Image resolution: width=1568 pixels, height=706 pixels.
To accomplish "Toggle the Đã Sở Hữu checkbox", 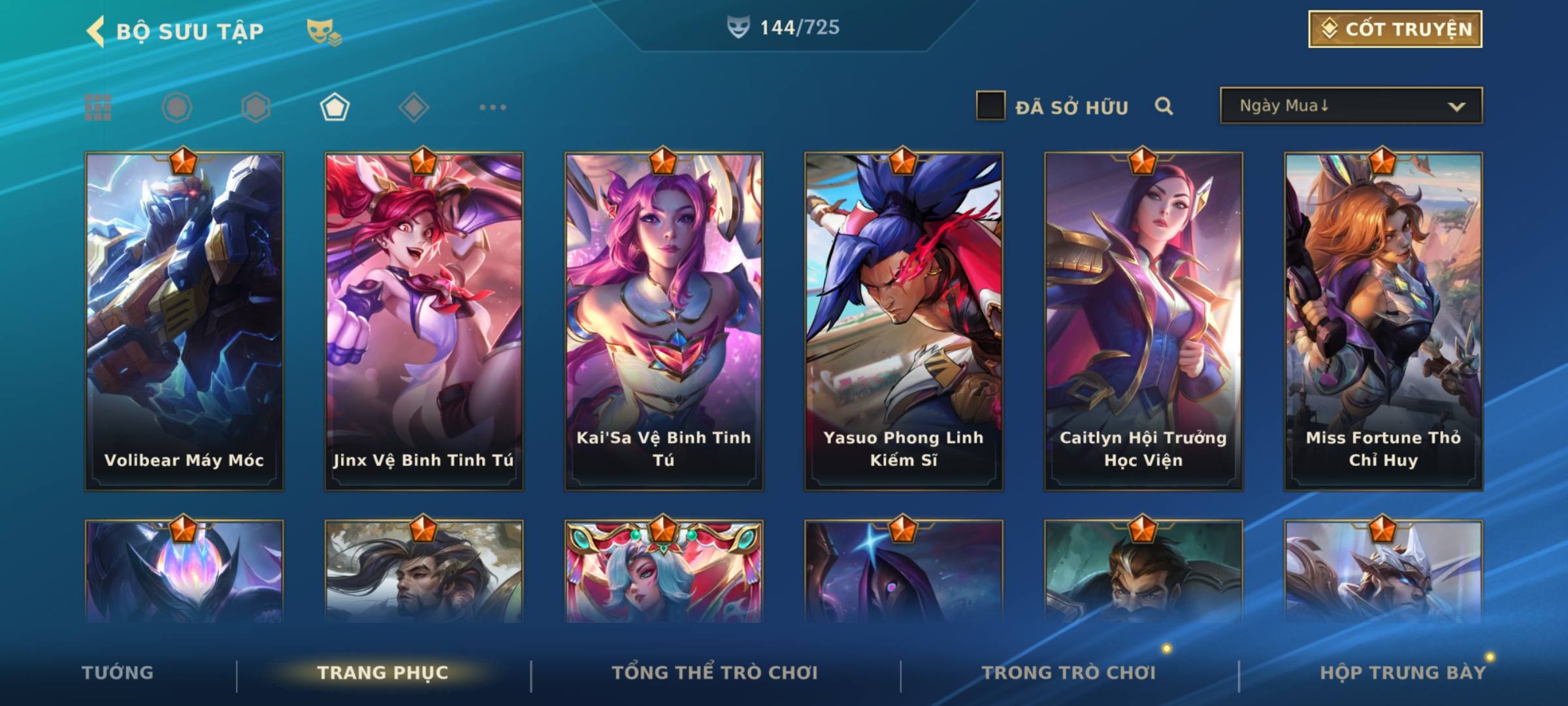I will coord(990,106).
